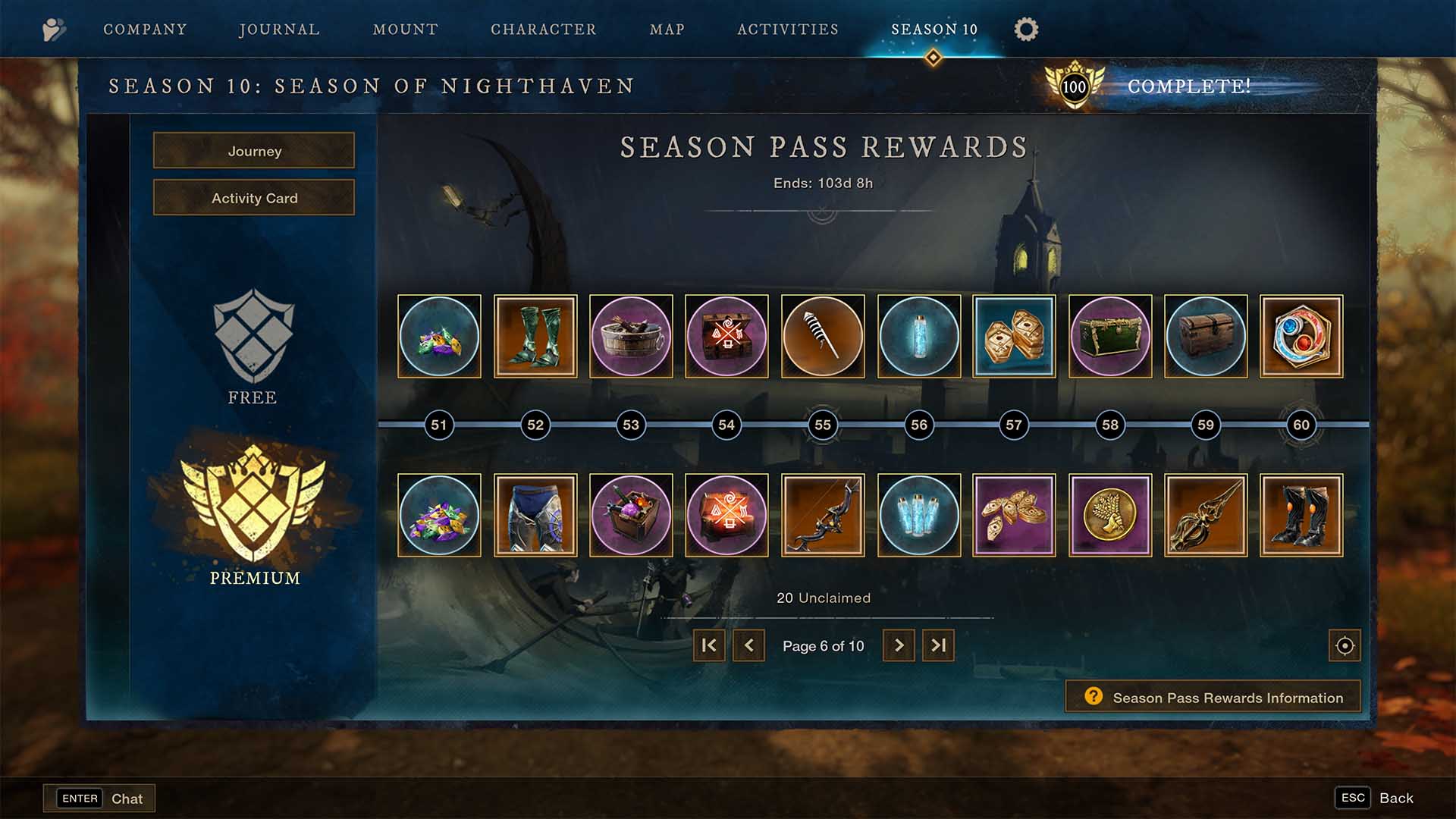Click the level 54 treasure chest reward icon

coord(726,337)
